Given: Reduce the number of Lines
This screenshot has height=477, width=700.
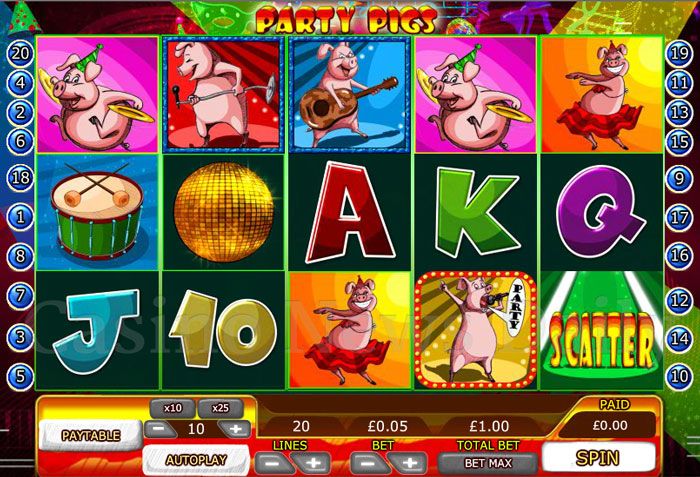Looking at the screenshot, I should coord(268,463).
